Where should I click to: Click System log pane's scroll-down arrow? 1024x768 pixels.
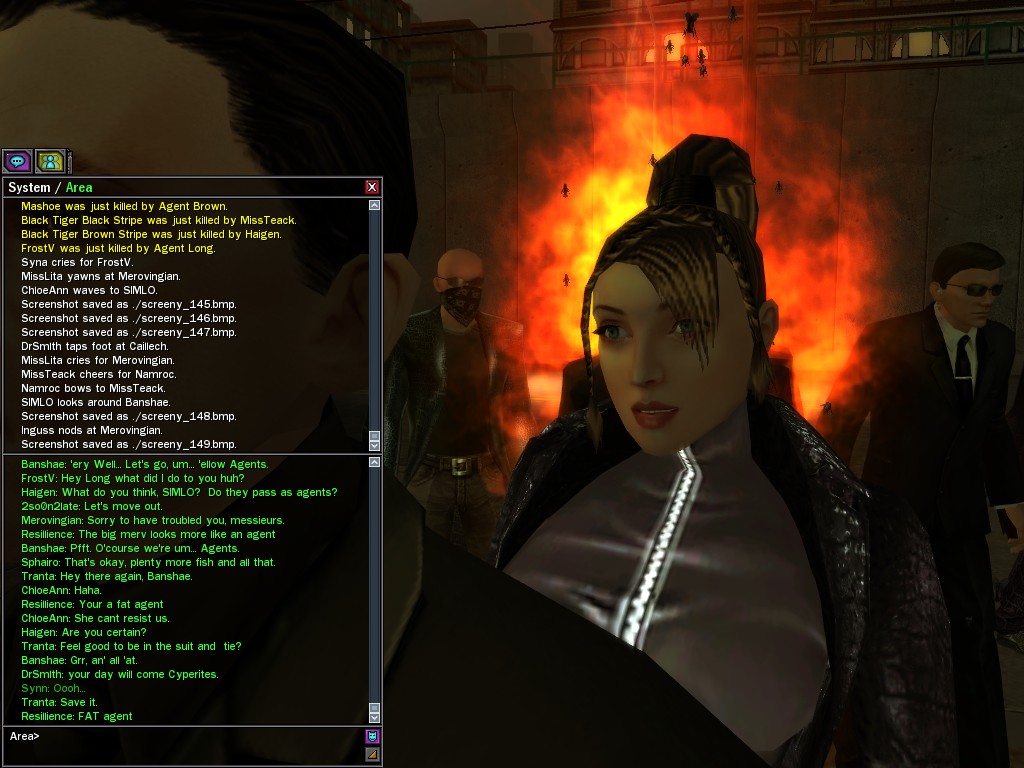[x=375, y=443]
